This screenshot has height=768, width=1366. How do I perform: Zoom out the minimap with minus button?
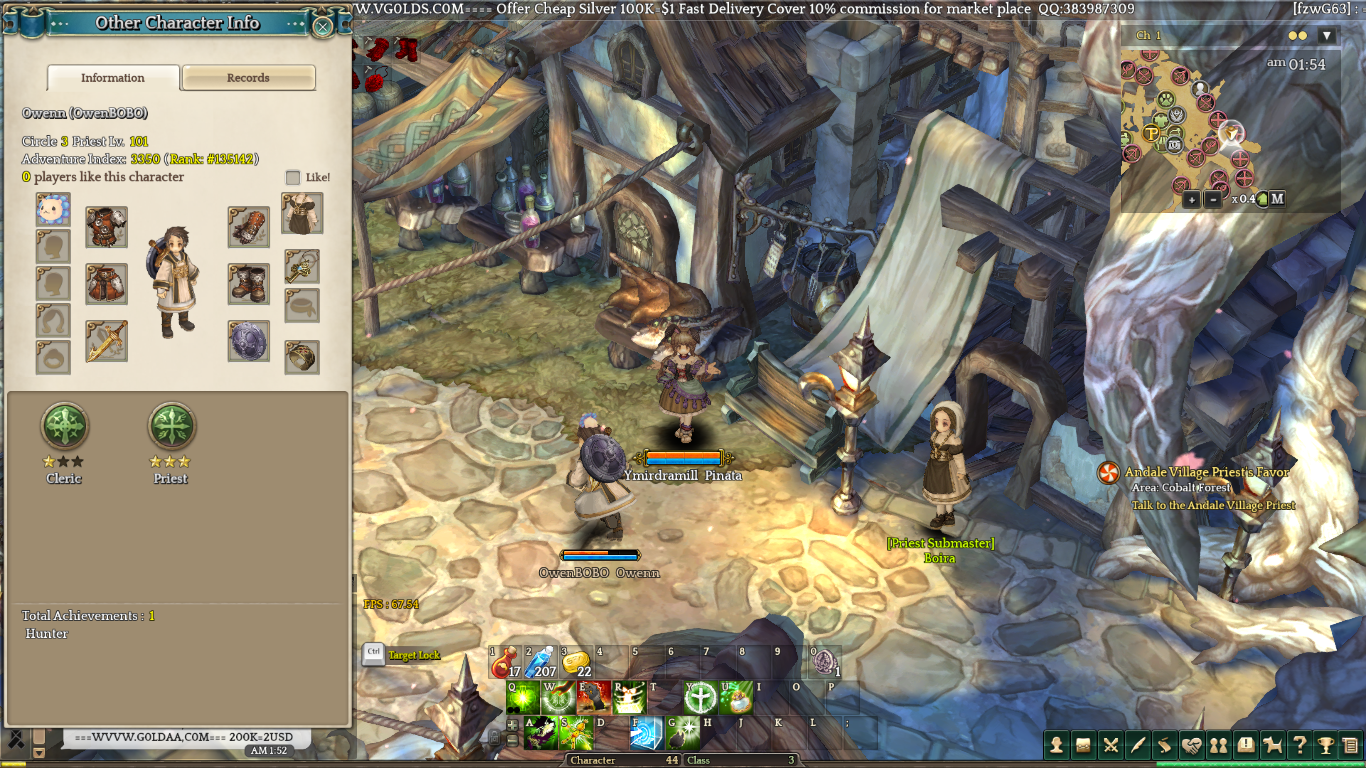pyautogui.click(x=1213, y=199)
